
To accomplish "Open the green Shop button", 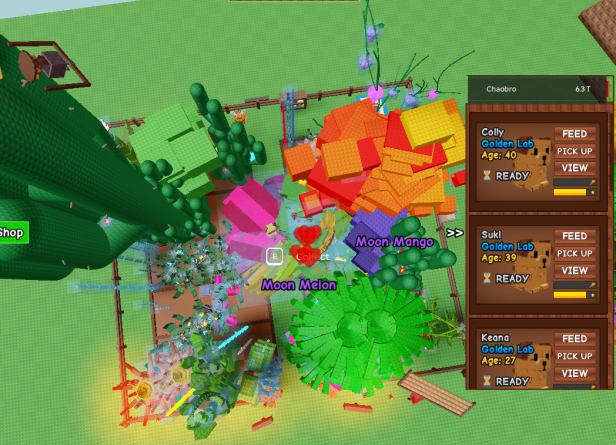I will (x=12, y=233).
